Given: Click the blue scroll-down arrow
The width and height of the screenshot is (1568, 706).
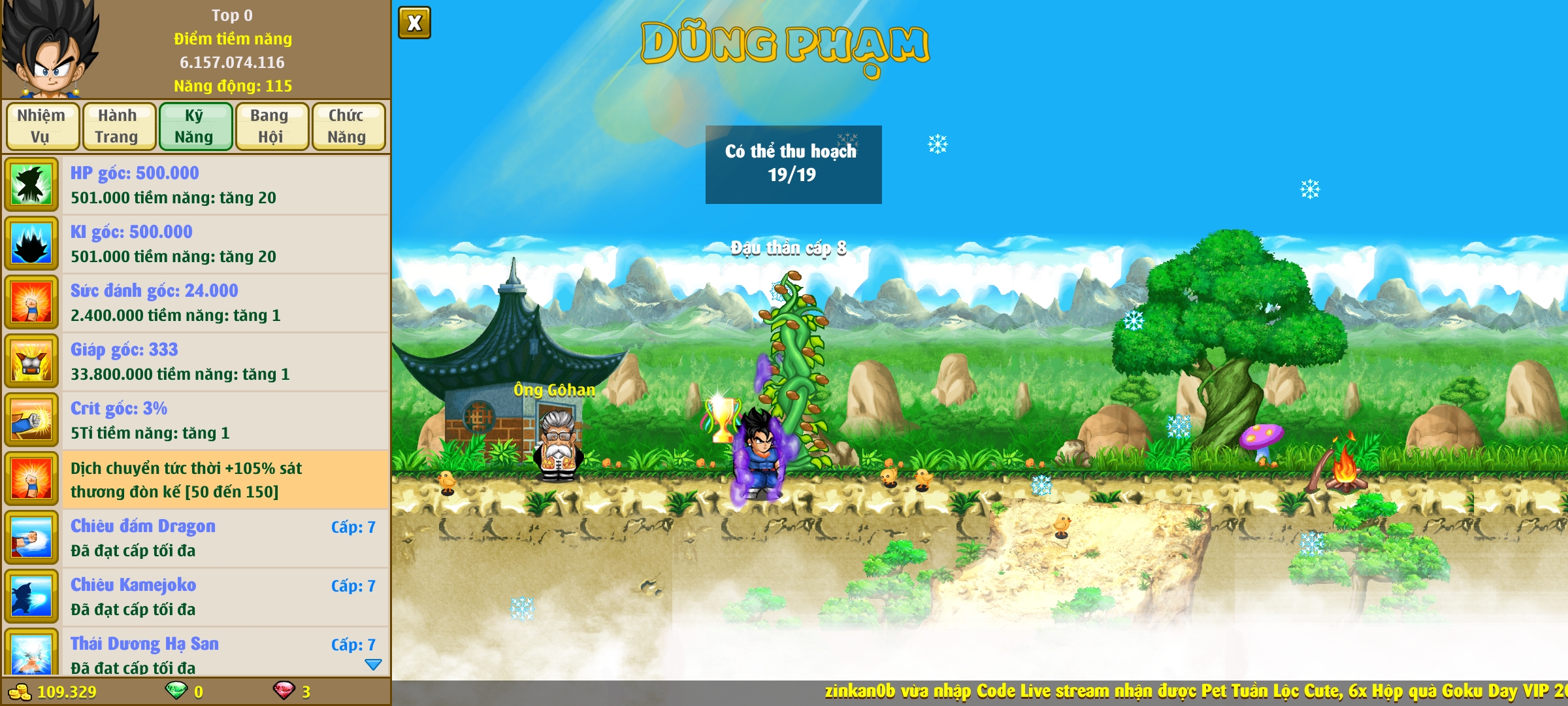Looking at the screenshot, I should click(373, 665).
